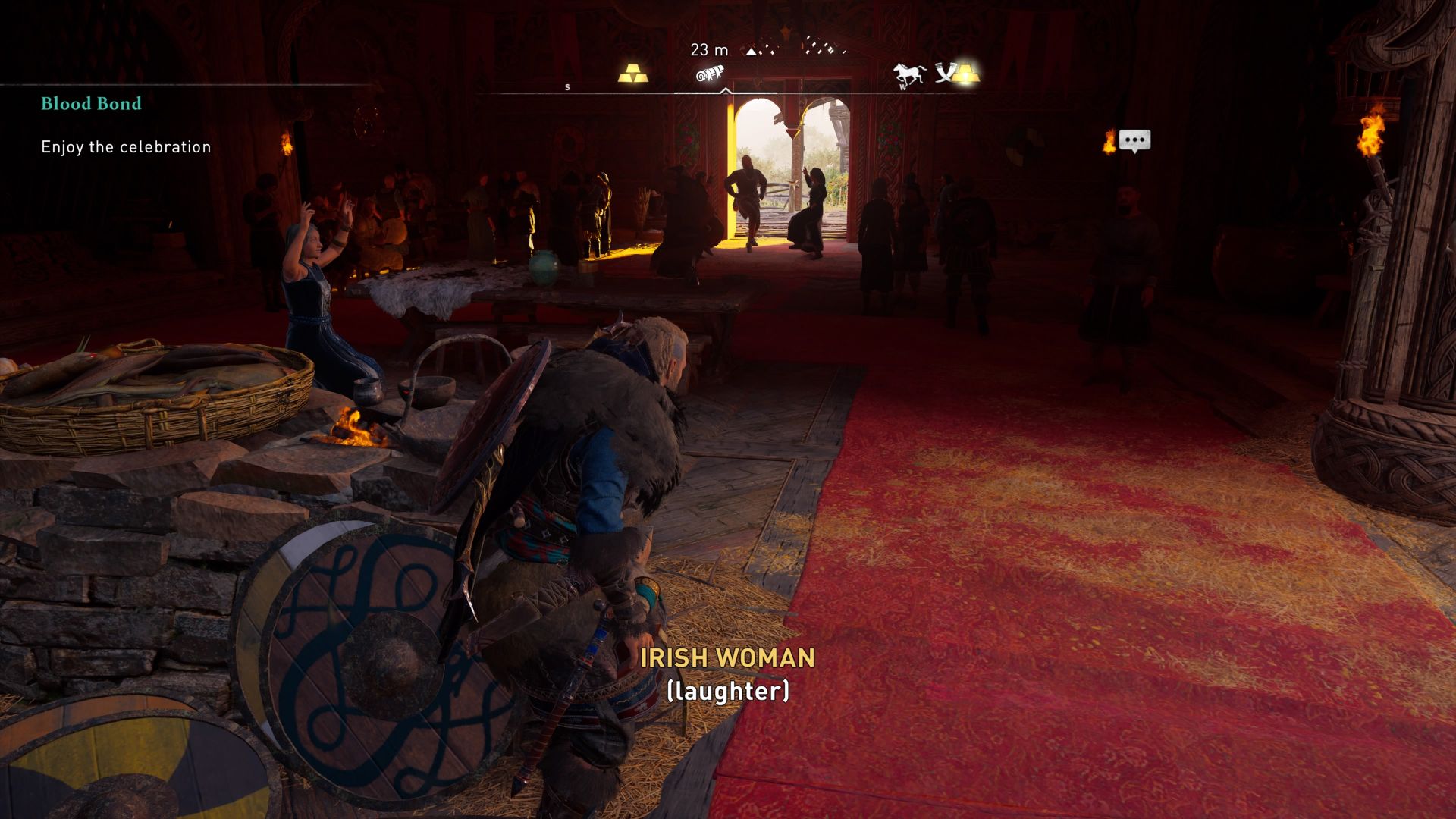Click the Enjoy the celebration objective text
The height and width of the screenshot is (819, 1456).
click(124, 147)
